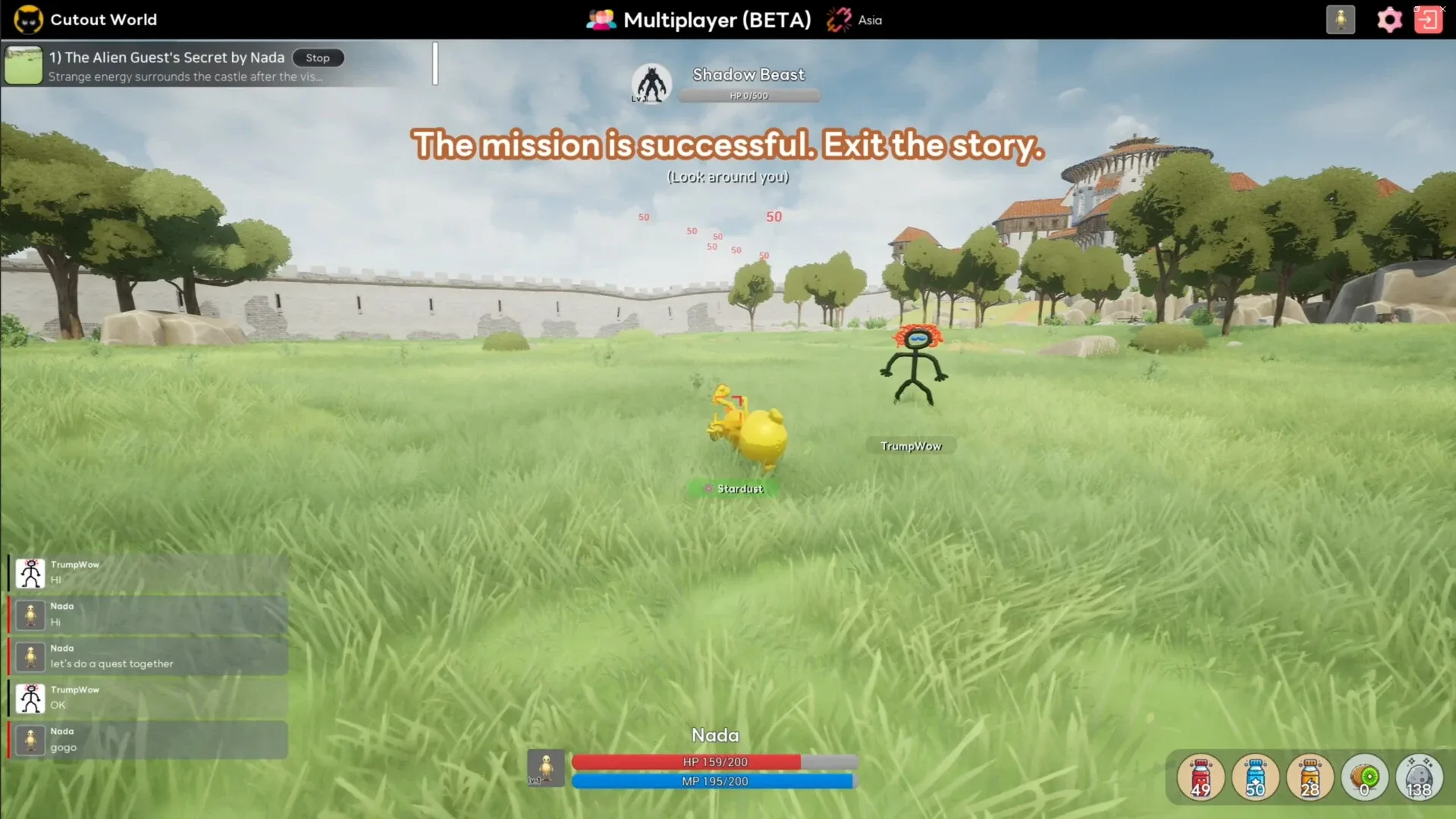Click TrumpWow's avatar in the chat log
1456x819 pixels.
(x=30, y=573)
